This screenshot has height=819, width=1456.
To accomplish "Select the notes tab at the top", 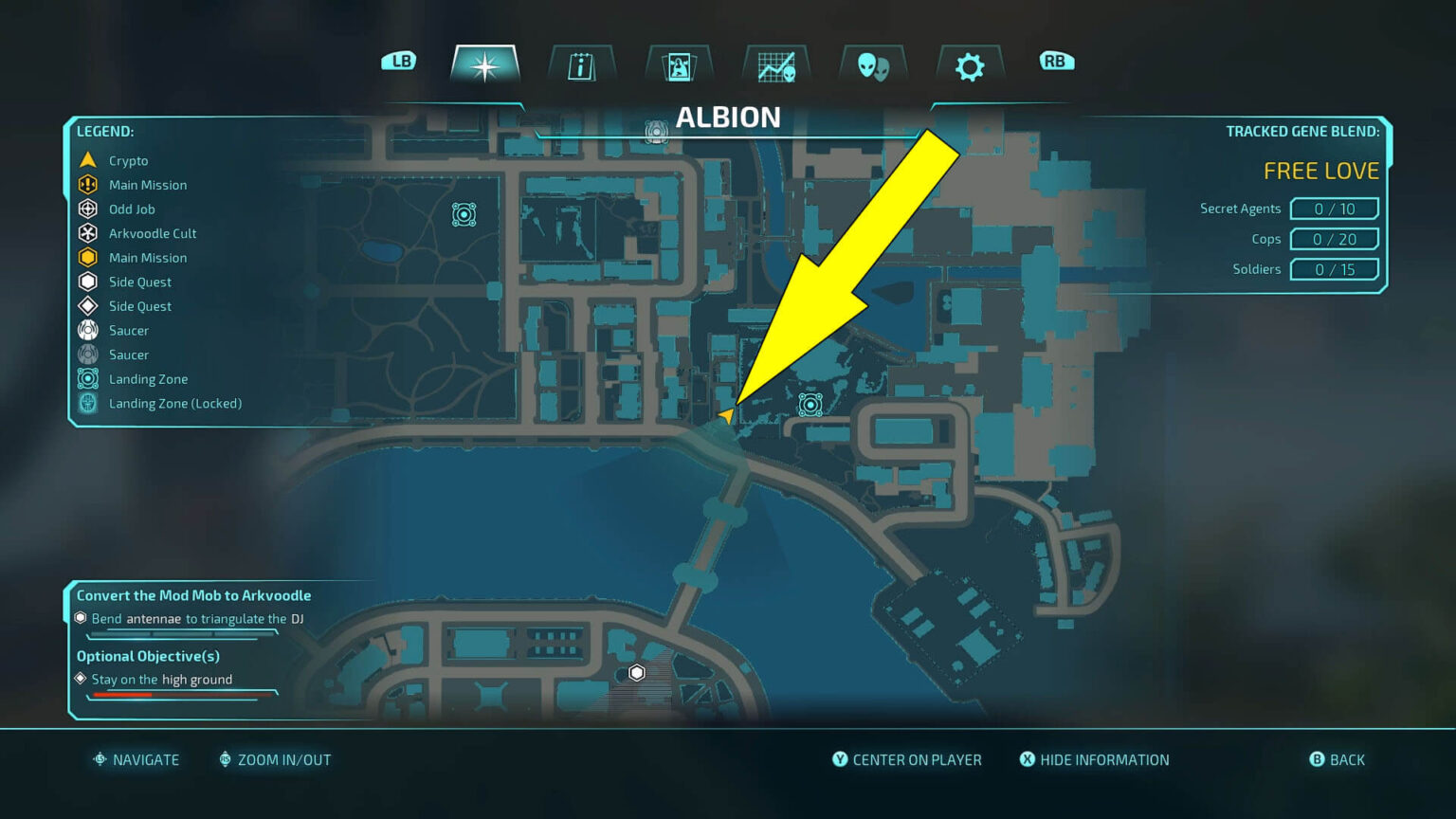I will pyautogui.click(x=581, y=64).
